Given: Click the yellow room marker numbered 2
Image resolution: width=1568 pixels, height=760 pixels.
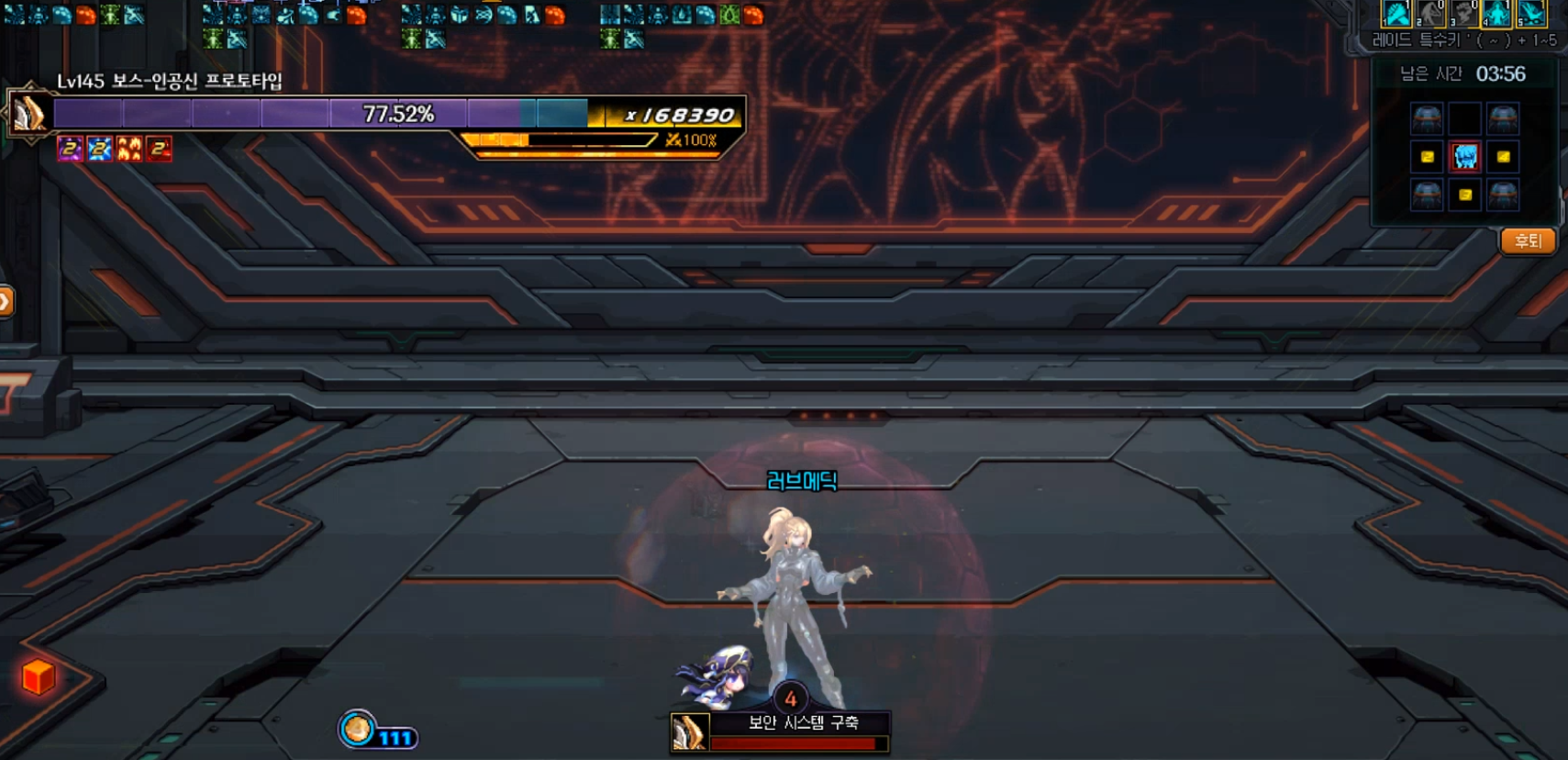Looking at the screenshot, I should (x=1427, y=157).
